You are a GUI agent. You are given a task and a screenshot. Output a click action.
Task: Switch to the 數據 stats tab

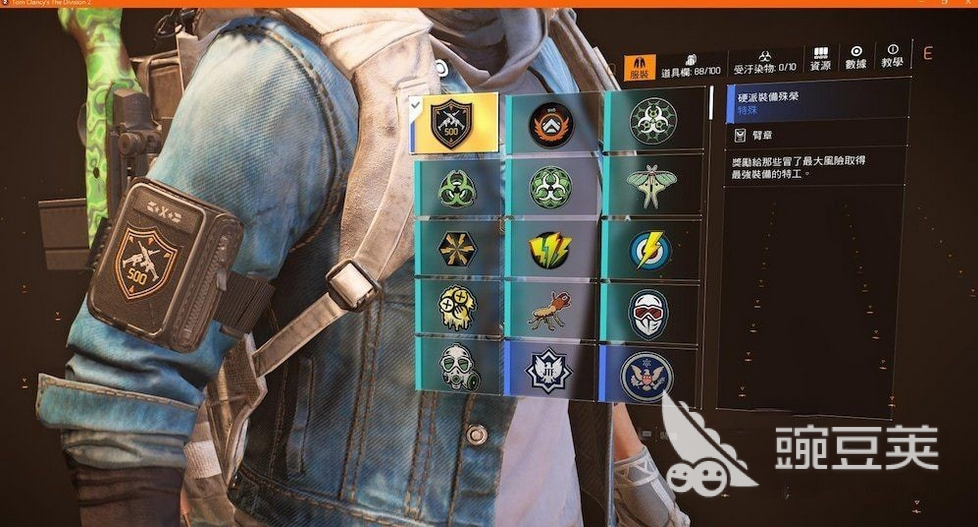(856, 57)
